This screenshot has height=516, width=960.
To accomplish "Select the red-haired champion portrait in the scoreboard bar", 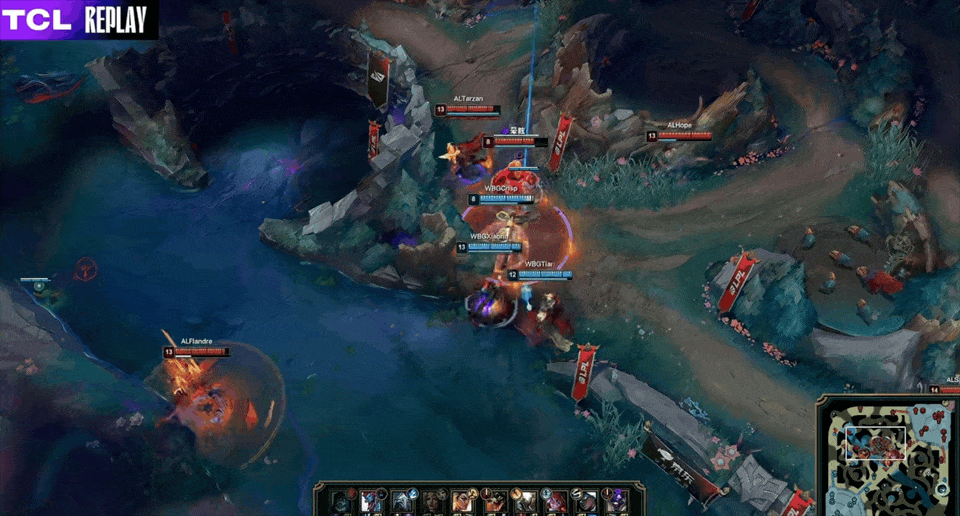I will pos(554,502).
